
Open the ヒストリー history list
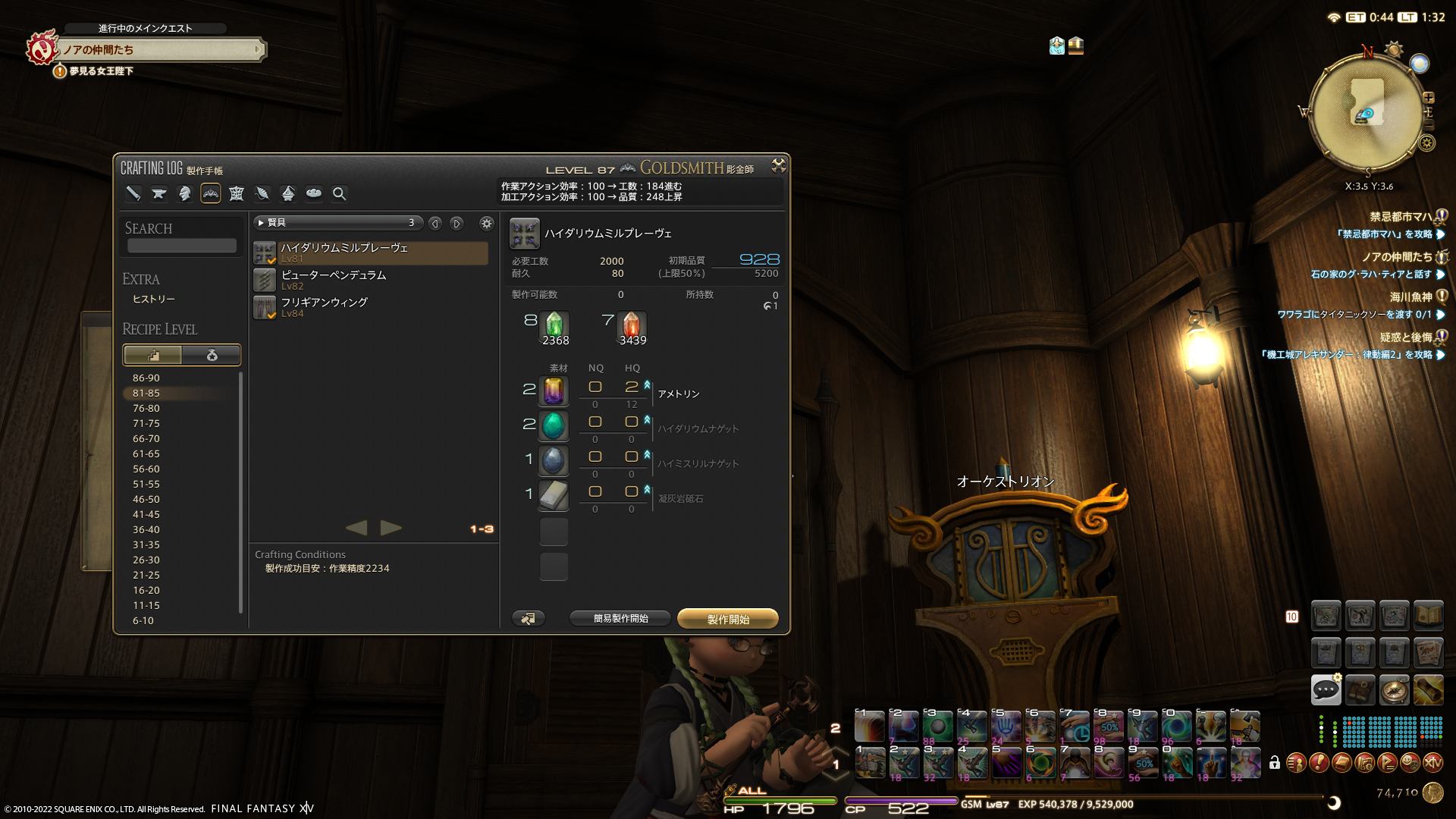154,300
